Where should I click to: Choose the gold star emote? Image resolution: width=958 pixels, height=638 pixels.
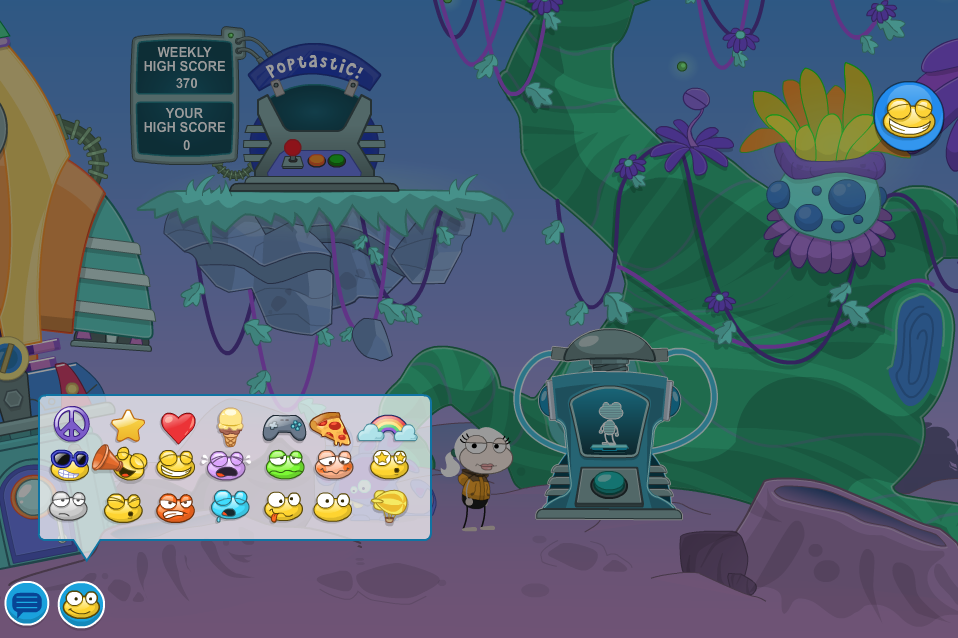tap(128, 426)
